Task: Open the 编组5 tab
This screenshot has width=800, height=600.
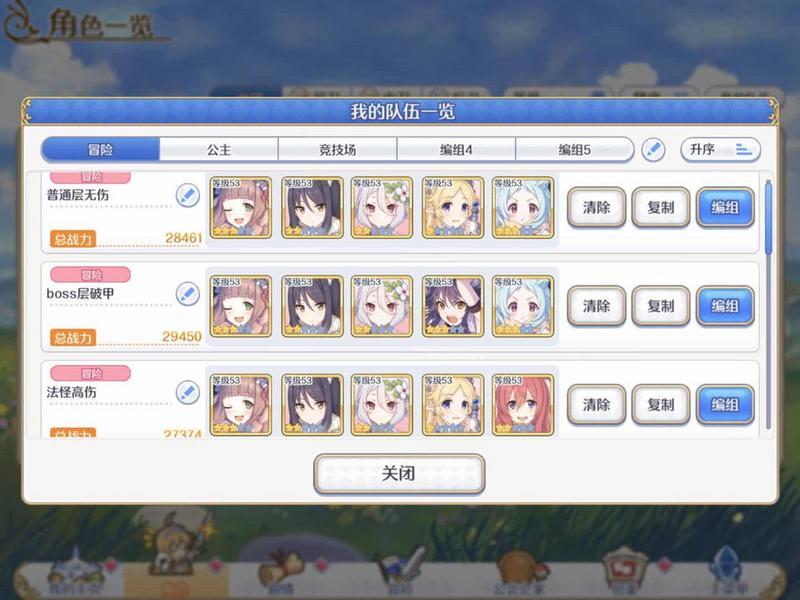Action: coord(574,150)
